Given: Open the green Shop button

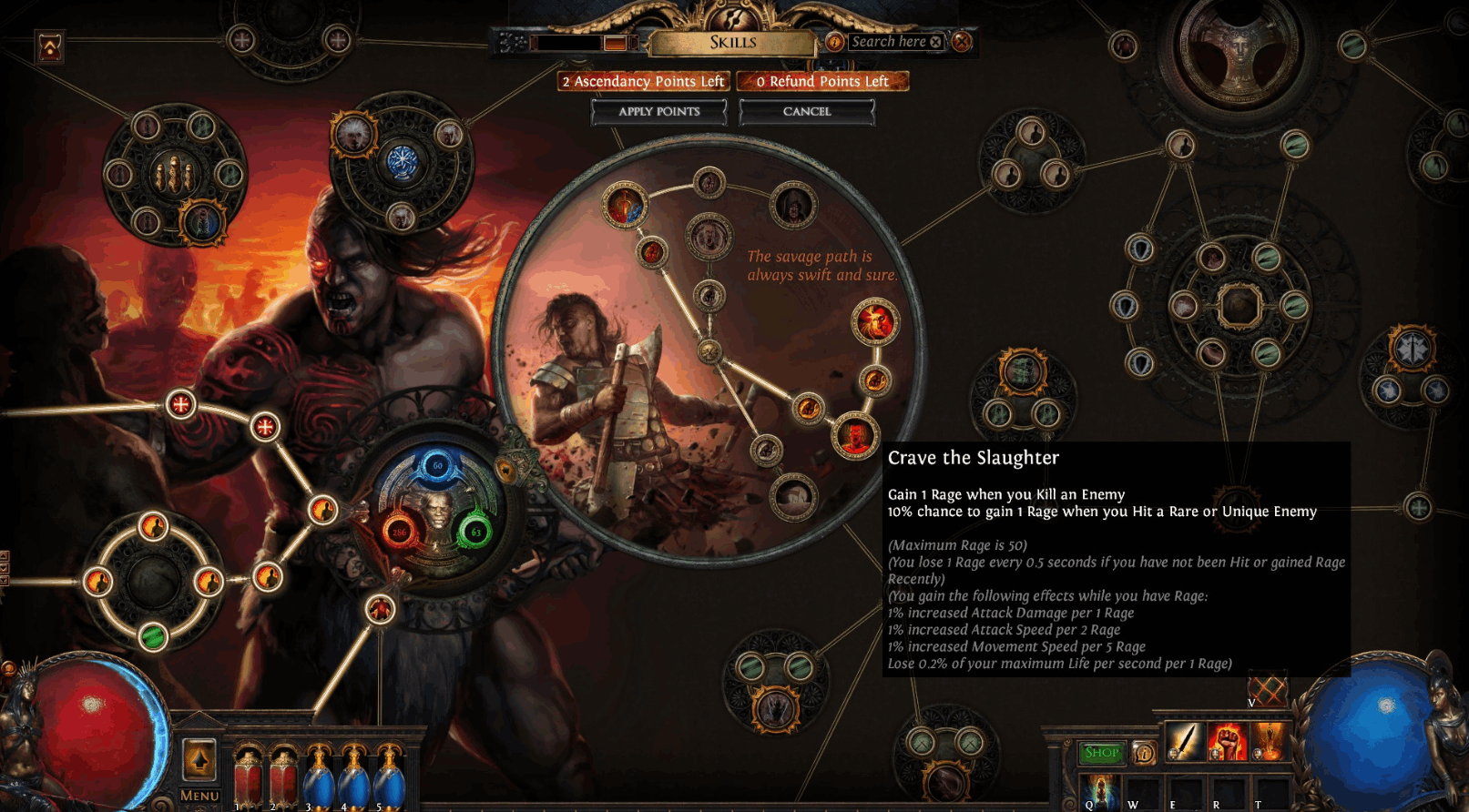Looking at the screenshot, I should coord(1101,752).
